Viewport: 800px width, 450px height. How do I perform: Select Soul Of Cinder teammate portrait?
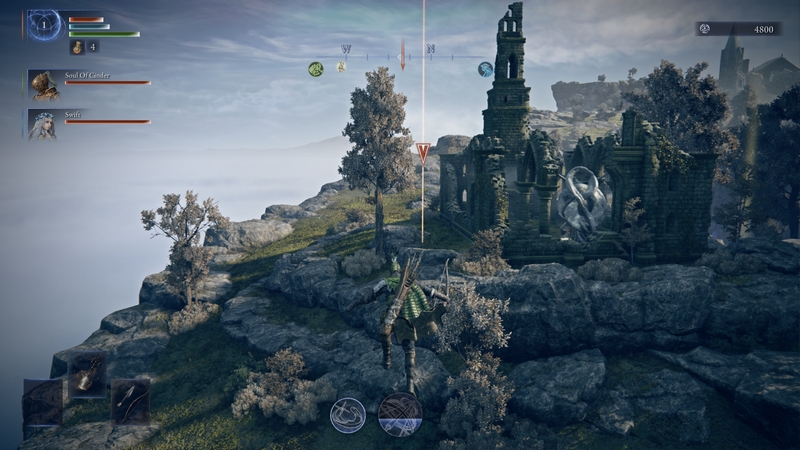pos(42,84)
